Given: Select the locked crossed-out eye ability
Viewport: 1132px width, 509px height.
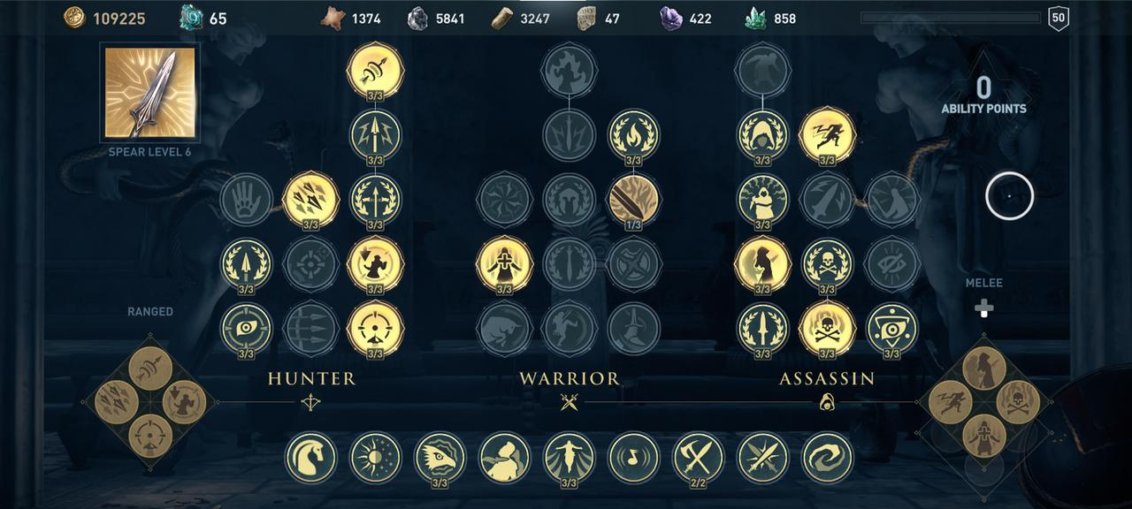Looking at the screenshot, I should (892, 264).
